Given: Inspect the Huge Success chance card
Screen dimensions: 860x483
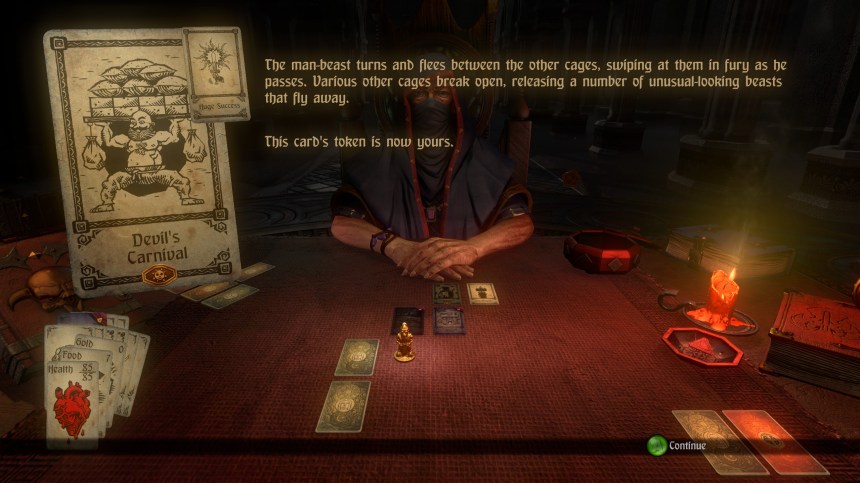Looking at the screenshot, I should 216,72.
